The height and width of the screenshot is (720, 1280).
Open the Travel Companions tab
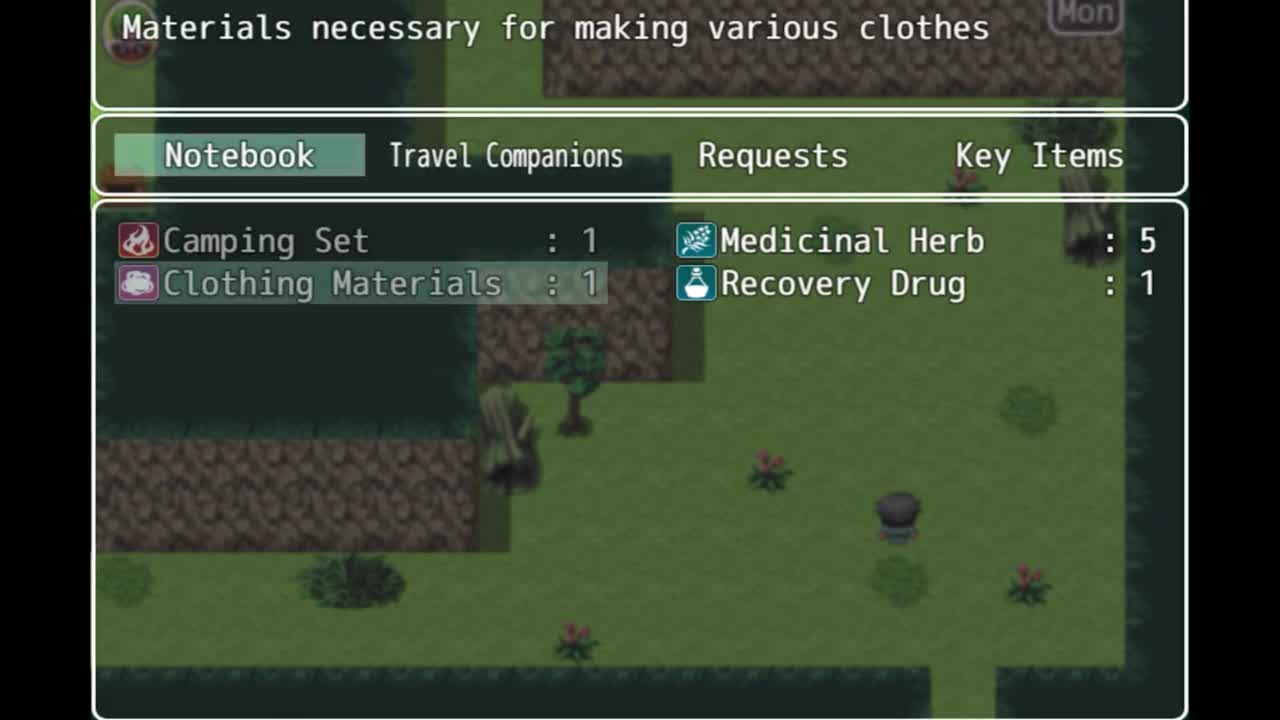505,156
